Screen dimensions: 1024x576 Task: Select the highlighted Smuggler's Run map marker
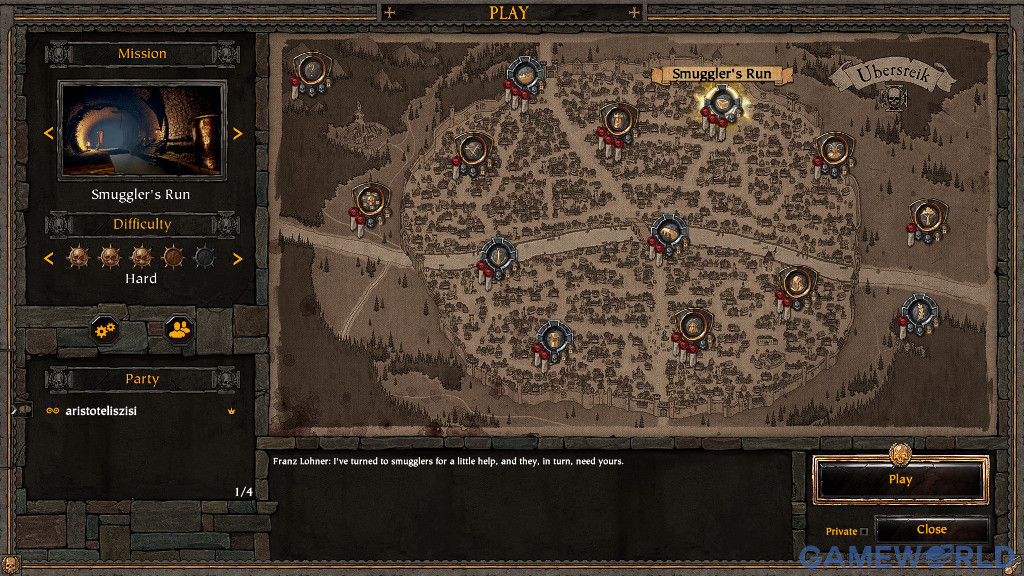(720, 102)
